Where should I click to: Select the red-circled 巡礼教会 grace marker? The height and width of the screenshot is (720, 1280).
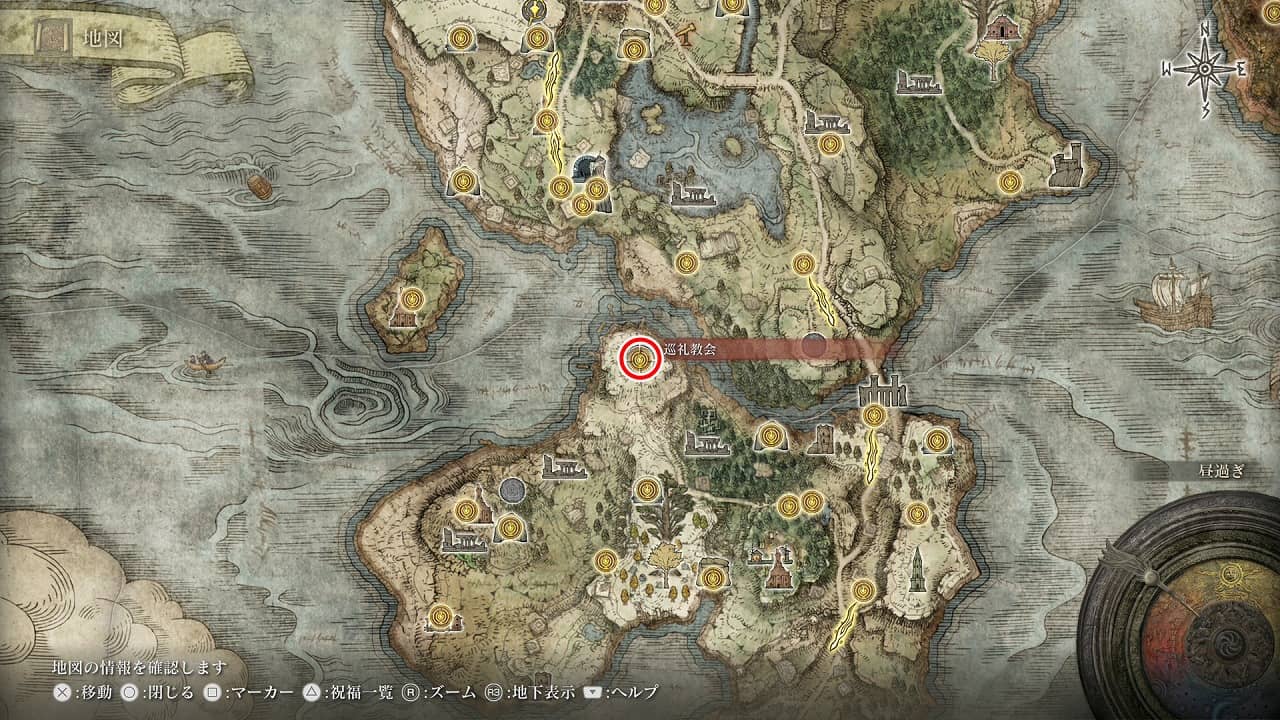pos(639,359)
